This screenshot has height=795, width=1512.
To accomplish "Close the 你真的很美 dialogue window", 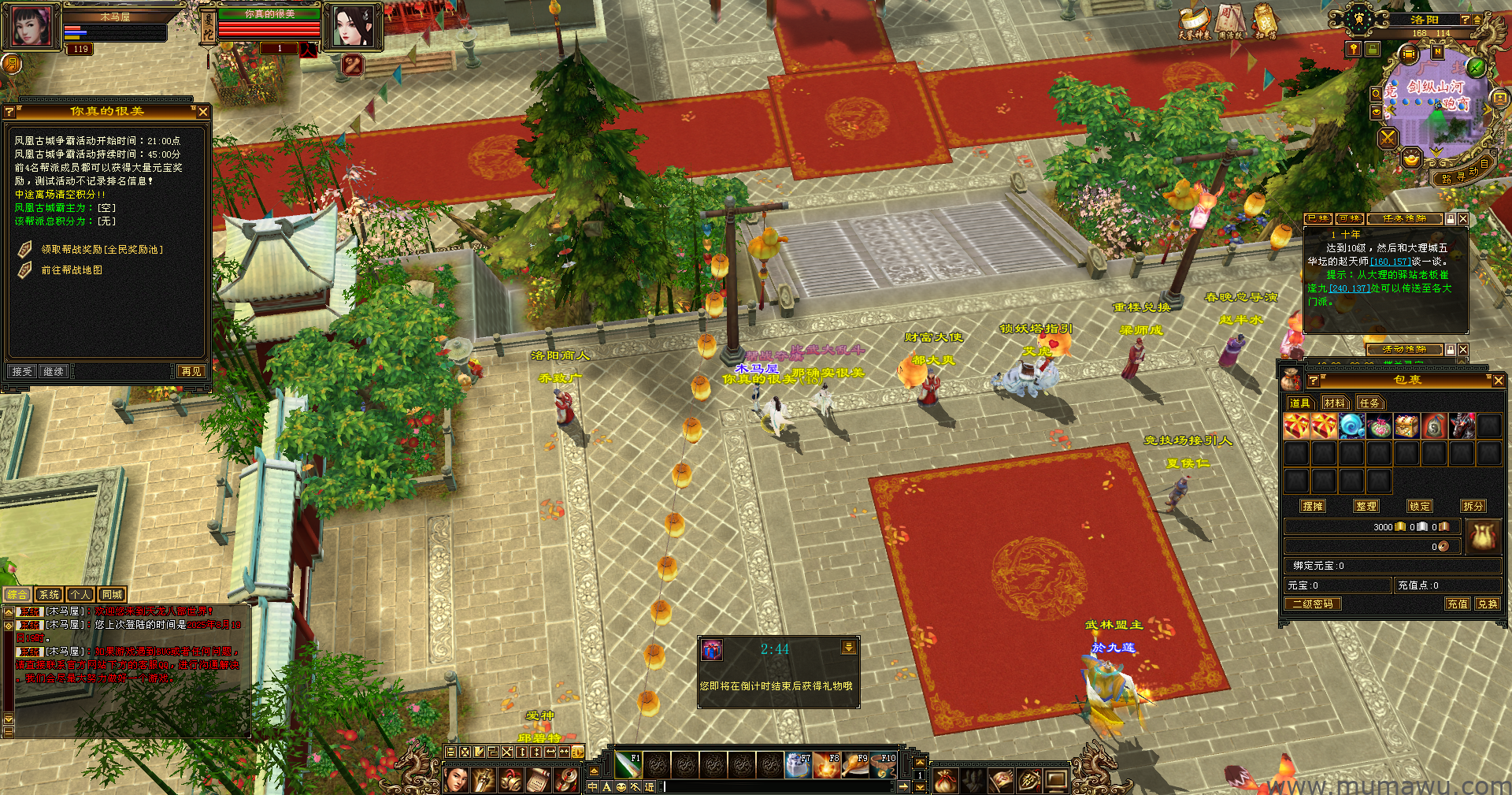I will 202,112.
